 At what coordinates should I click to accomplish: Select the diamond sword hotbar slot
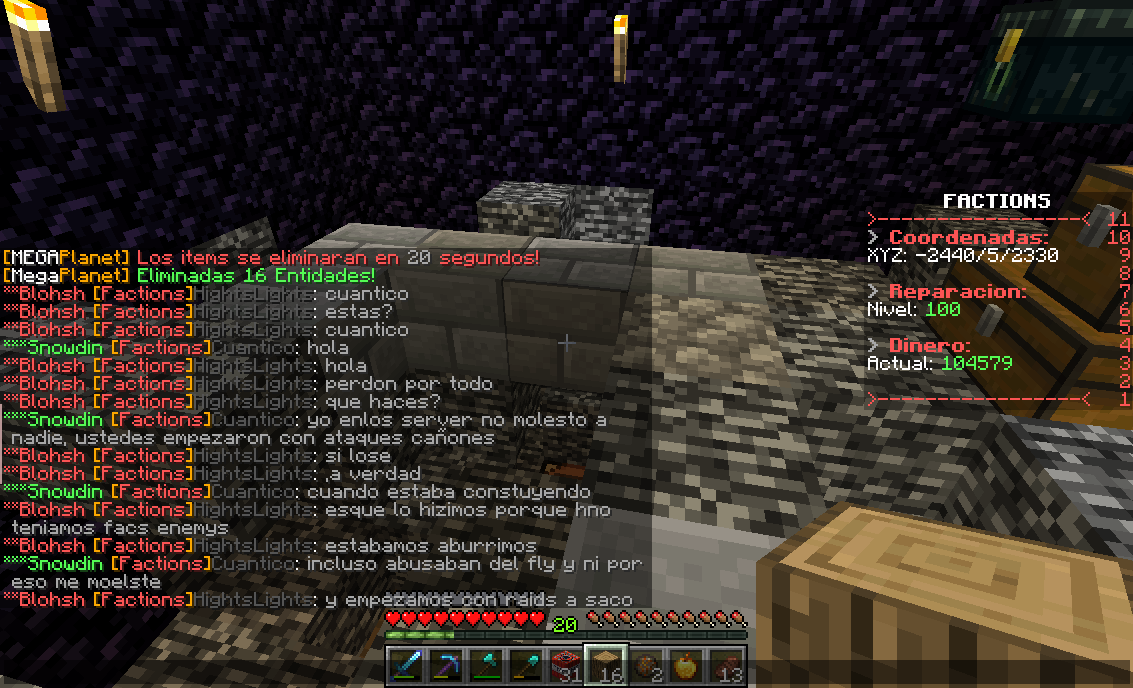[405, 665]
